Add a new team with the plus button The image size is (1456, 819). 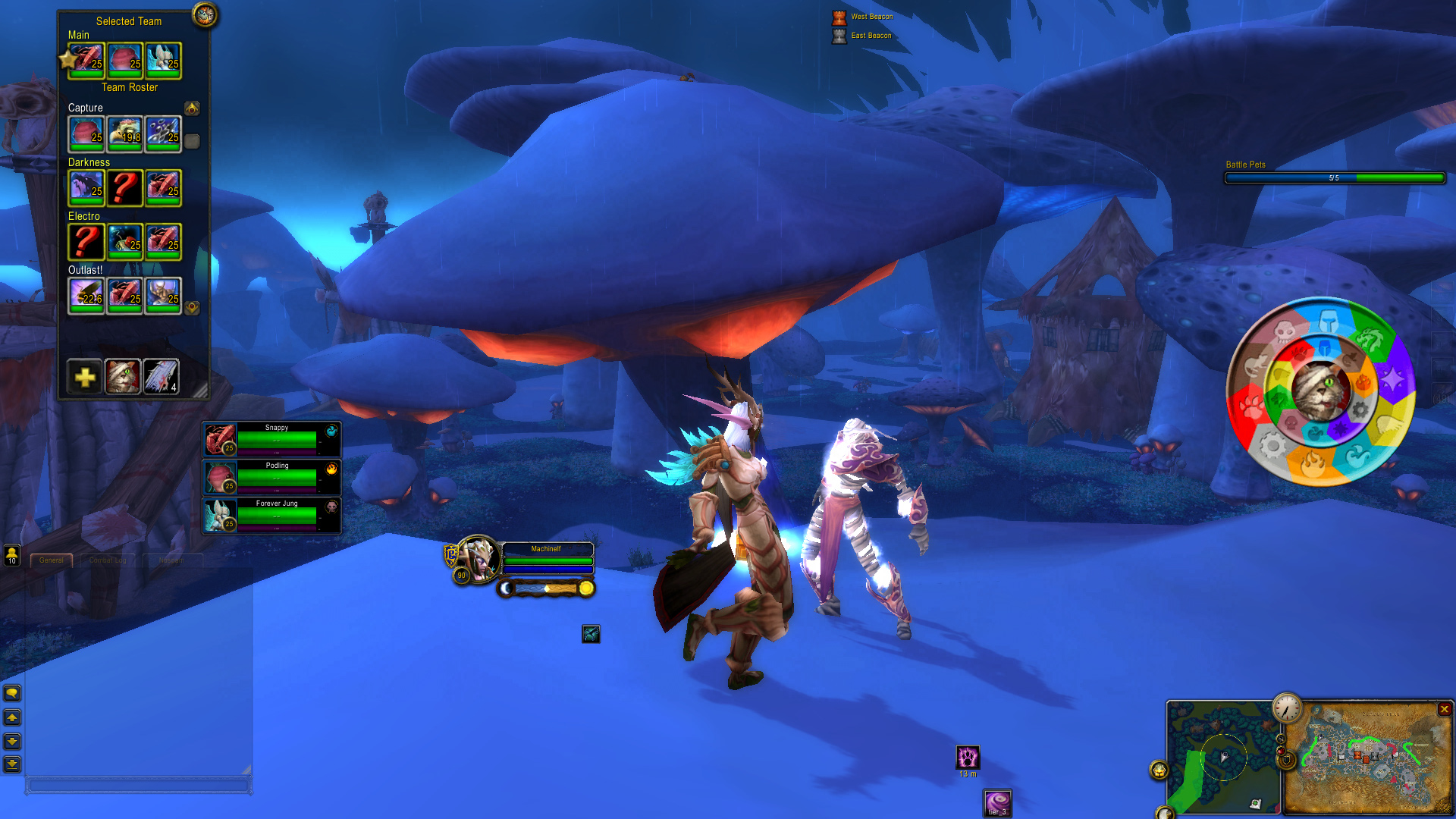tap(85, 376)
